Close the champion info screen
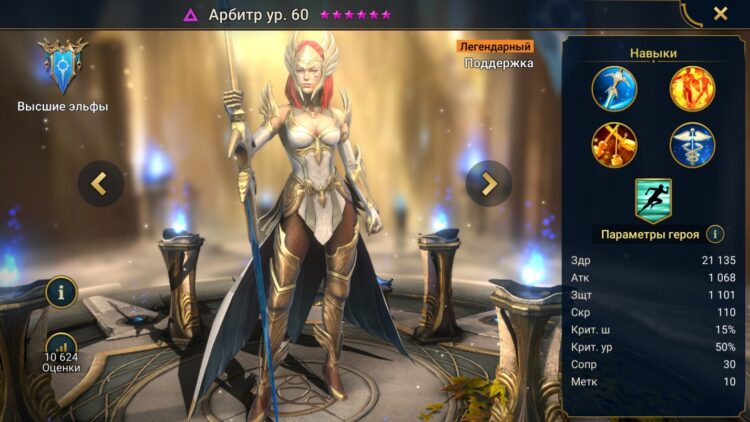This screenshot has height=422, width=750. coord(720,14)
